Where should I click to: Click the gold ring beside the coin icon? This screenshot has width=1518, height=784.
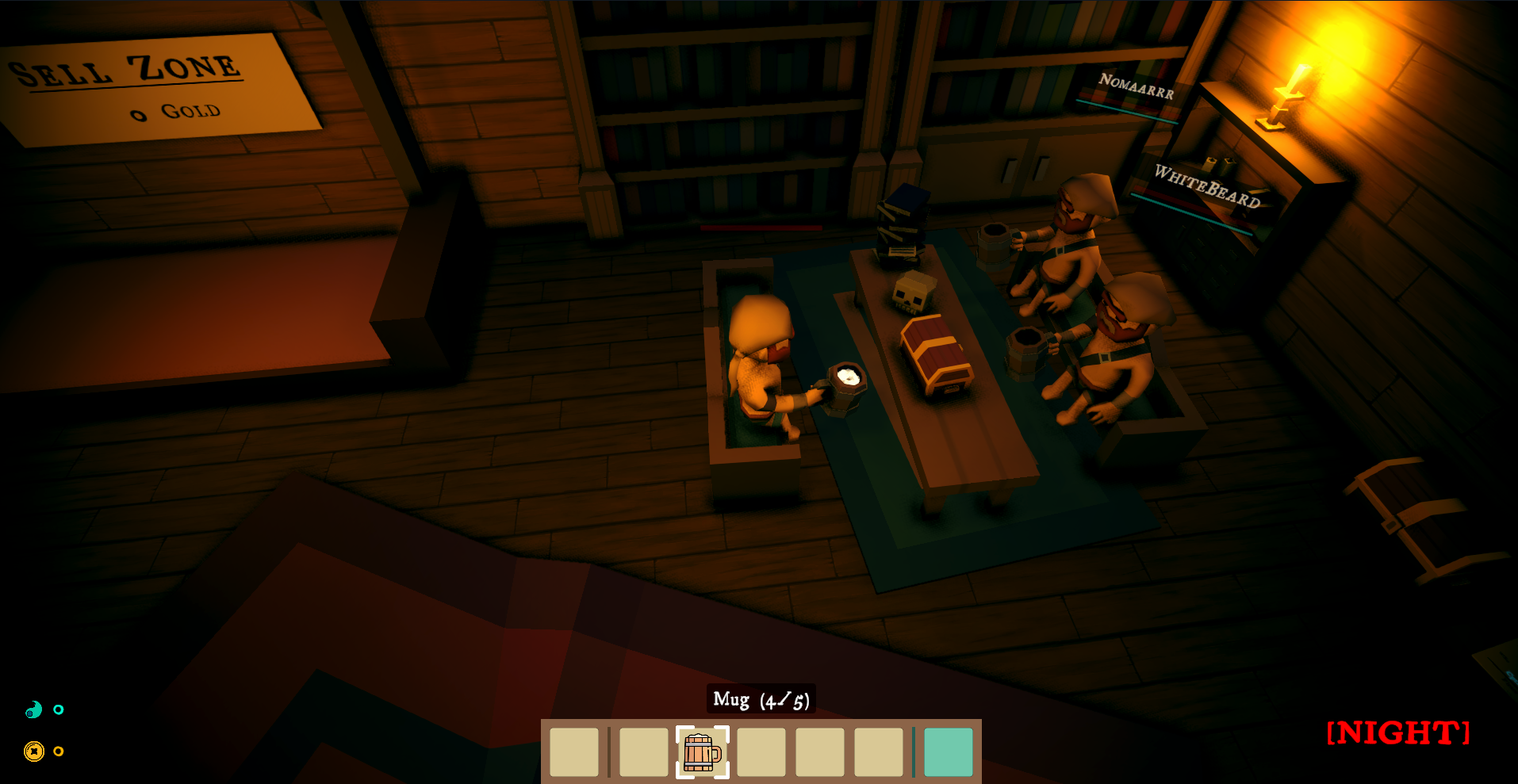[58, 750]
